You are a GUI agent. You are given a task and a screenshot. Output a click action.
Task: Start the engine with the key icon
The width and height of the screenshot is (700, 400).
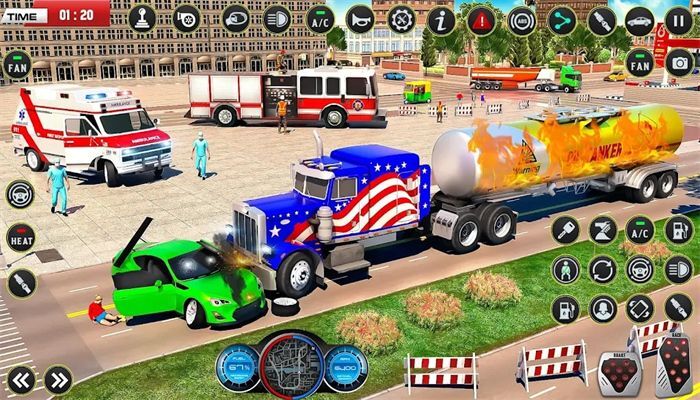click(565, 230)
